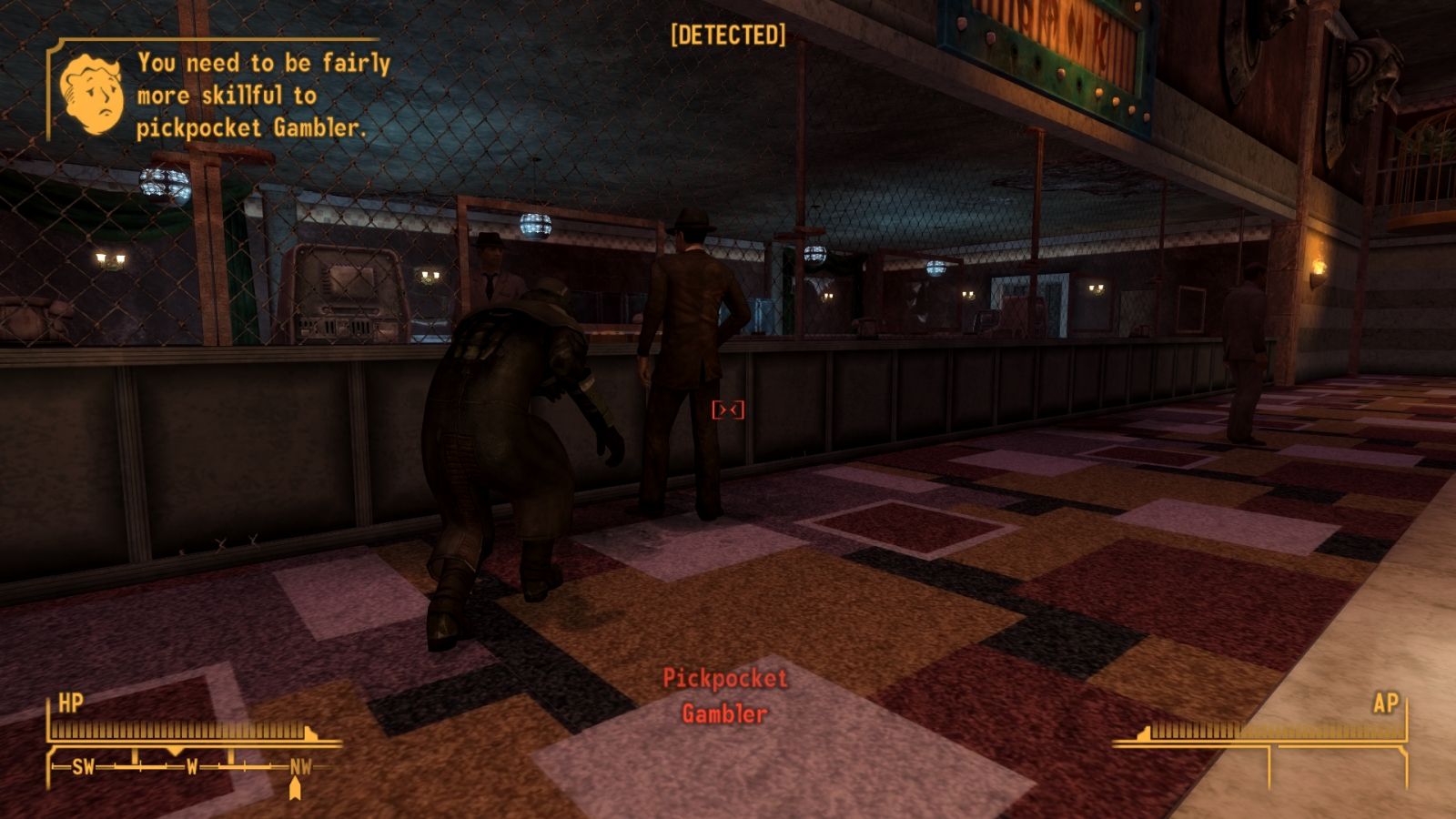
Task: Click the HP label on the health bar
Action: coord(73,703)
